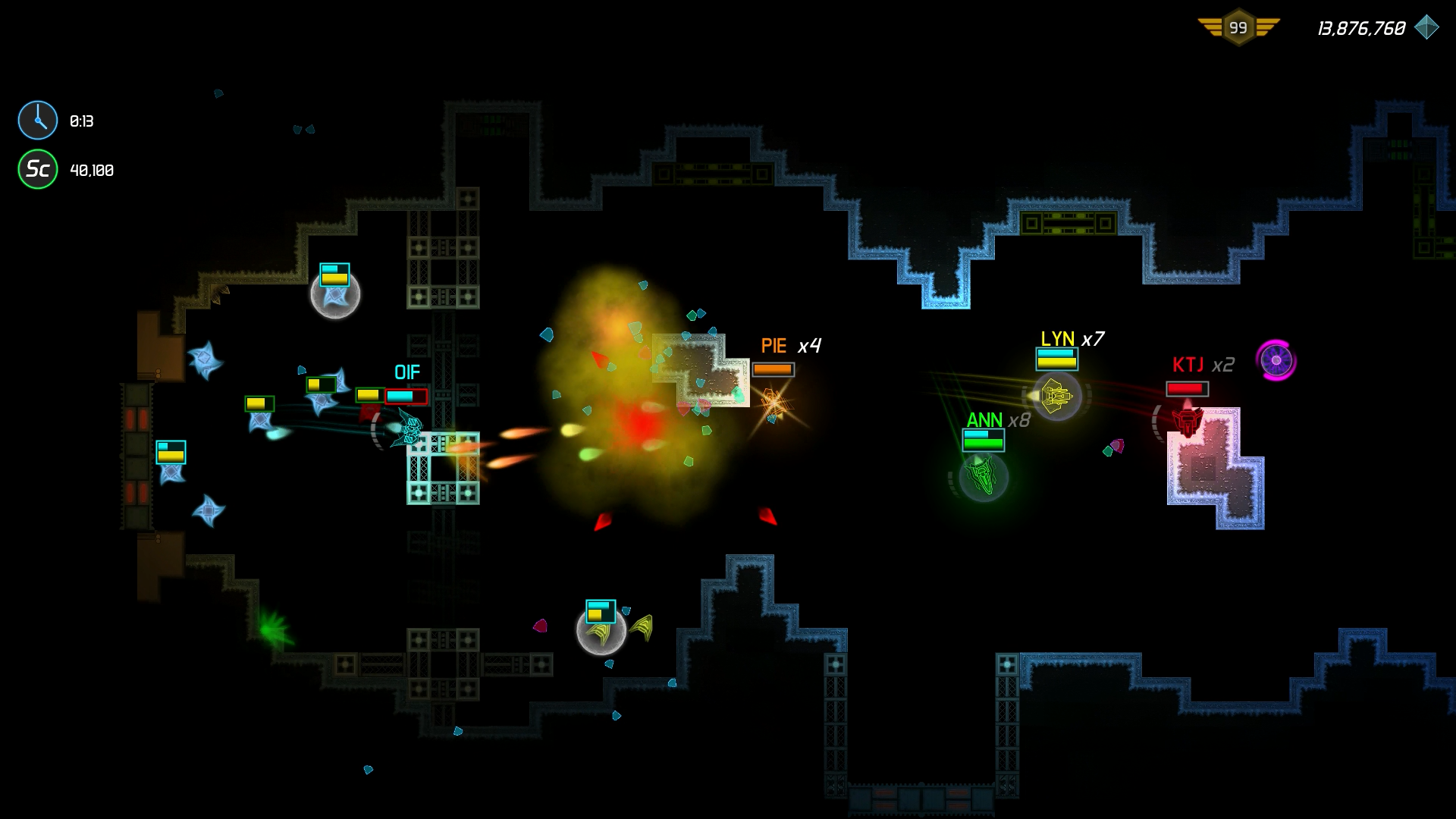
Task: Click the green Sc score icon
Action: [x=38, y=169]
